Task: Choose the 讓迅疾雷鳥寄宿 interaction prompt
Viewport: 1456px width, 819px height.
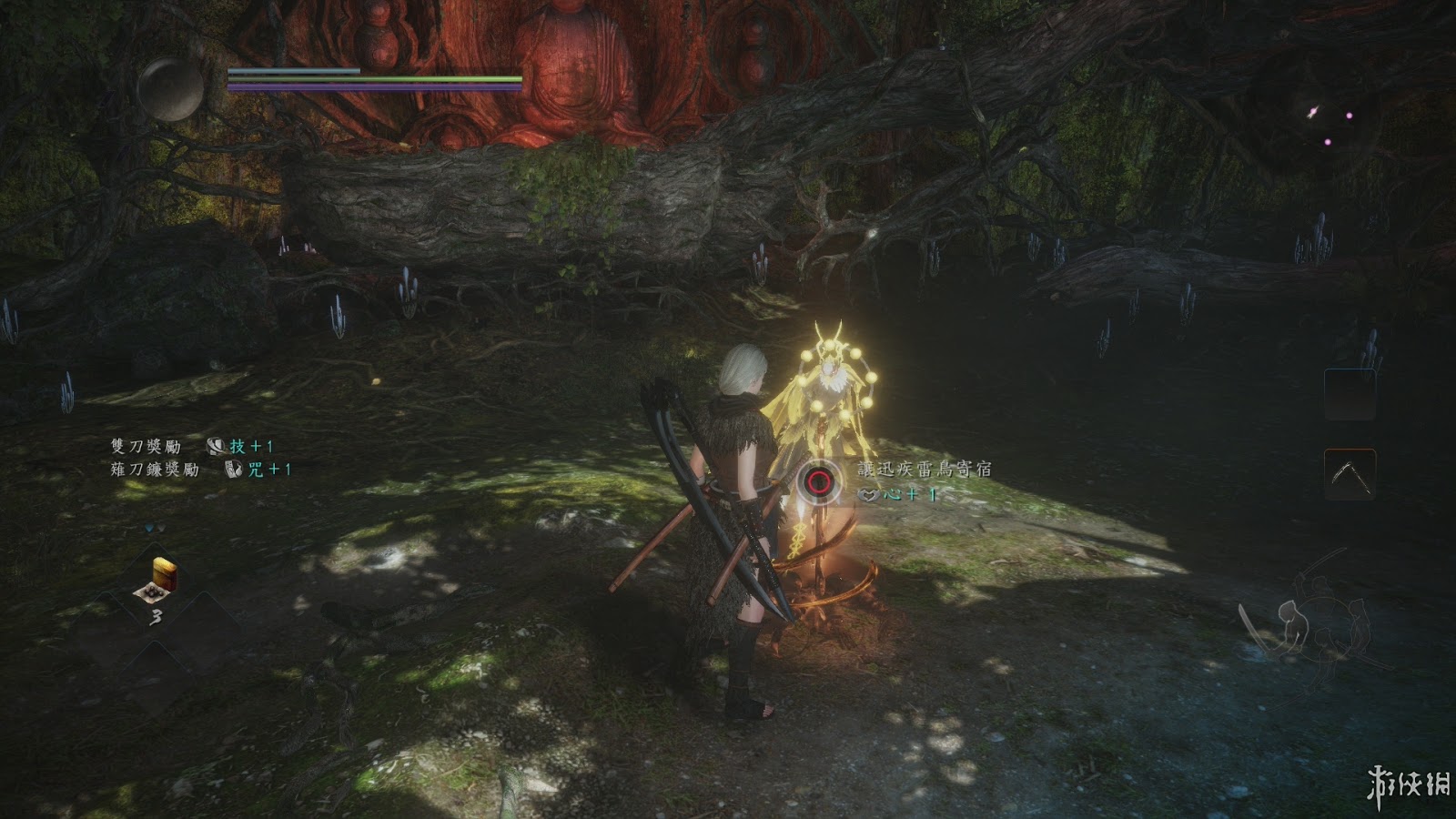Action: [924, 470]
